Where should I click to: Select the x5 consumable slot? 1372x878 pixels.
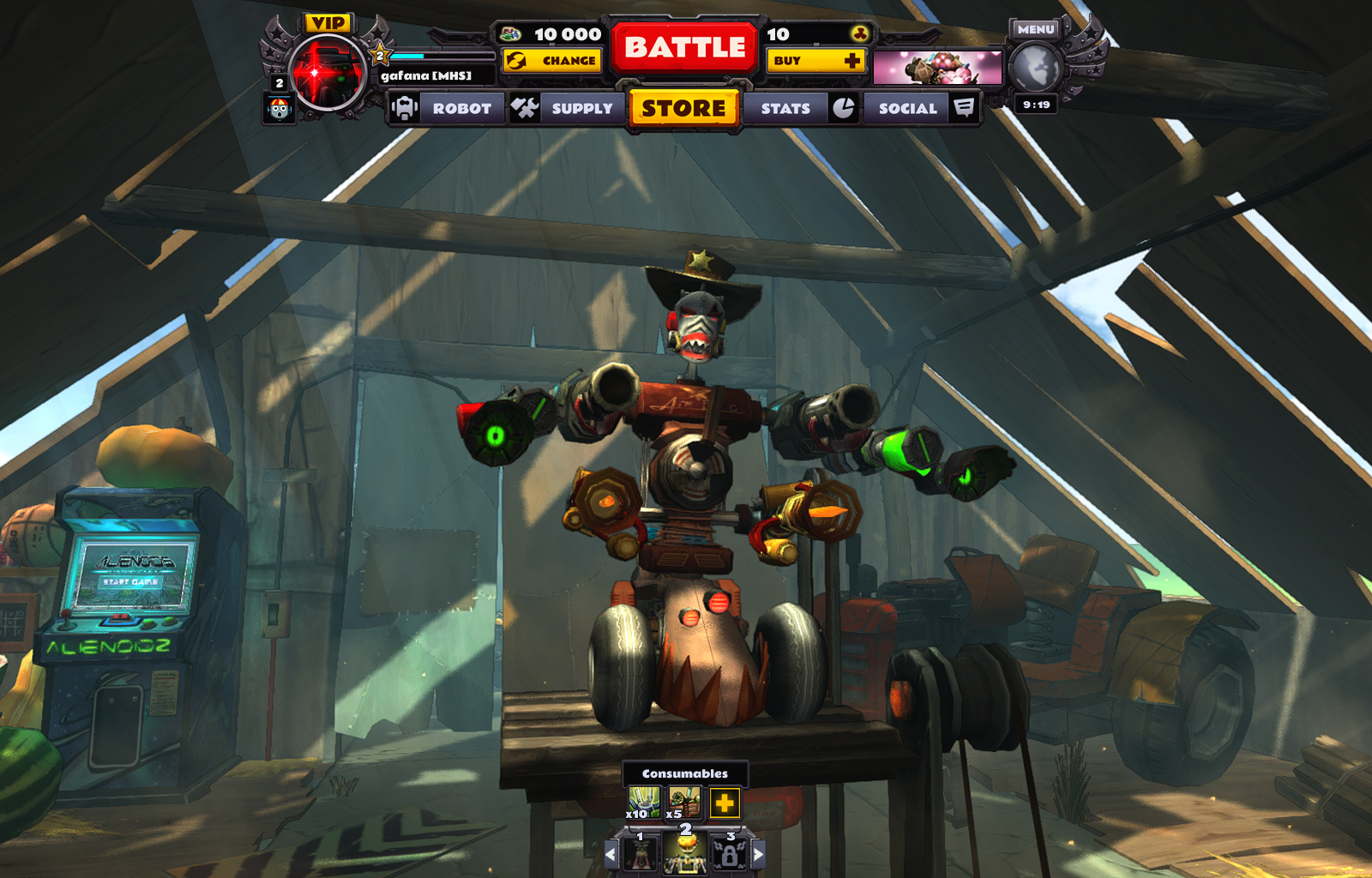coord(683,803)
